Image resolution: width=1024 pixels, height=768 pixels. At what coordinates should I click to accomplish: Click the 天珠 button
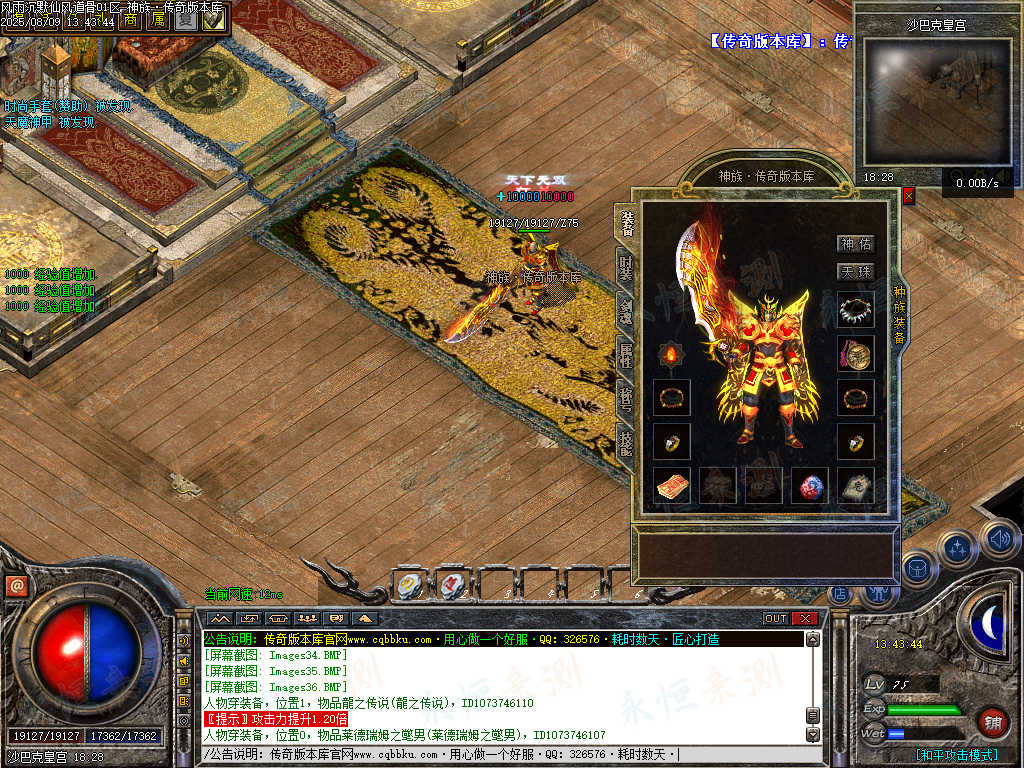(856, 272)
